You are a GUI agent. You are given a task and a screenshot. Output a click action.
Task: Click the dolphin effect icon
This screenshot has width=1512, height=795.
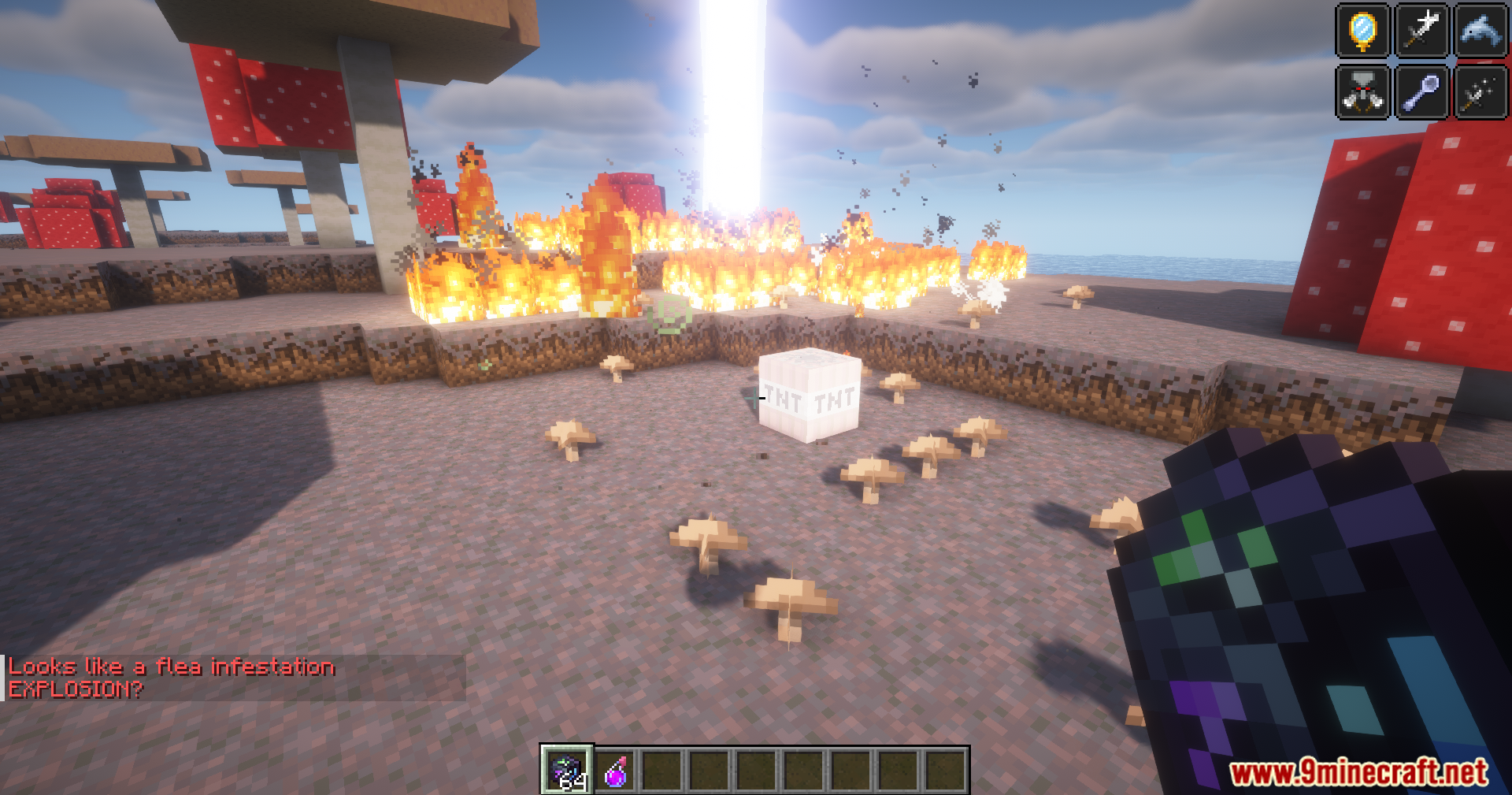pos(1480,32)
